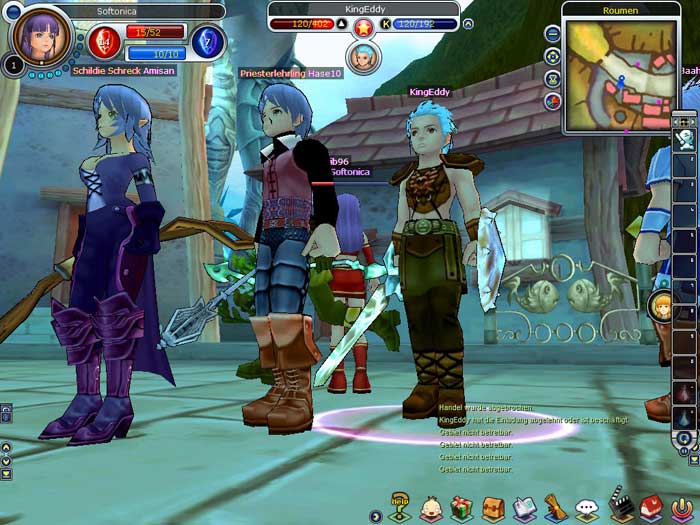Open the brown inventory bag
The width and height of the screenshot is (700, 525).
click(492, 509)
